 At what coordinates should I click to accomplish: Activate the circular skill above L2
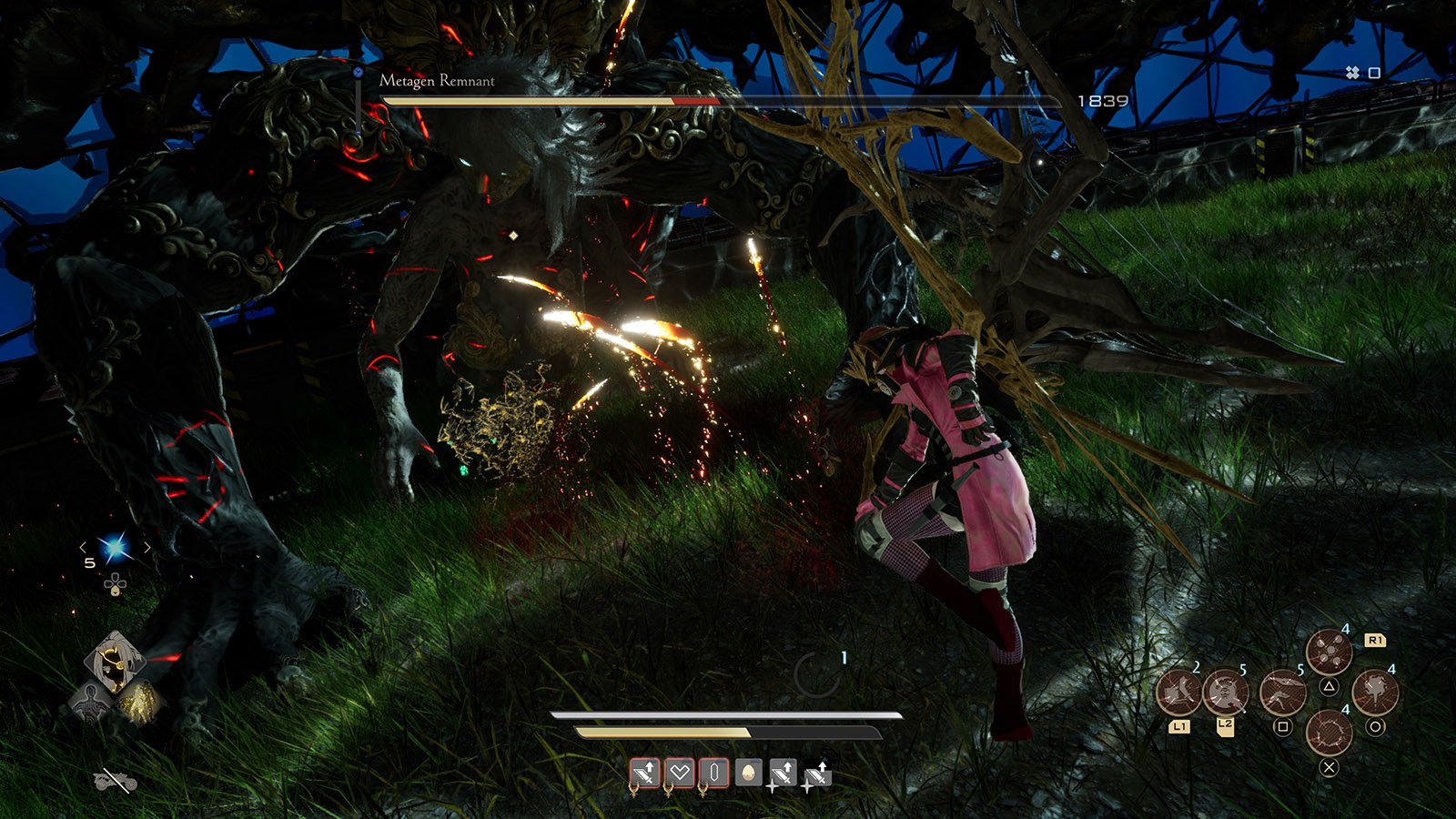coord(1225,693)
